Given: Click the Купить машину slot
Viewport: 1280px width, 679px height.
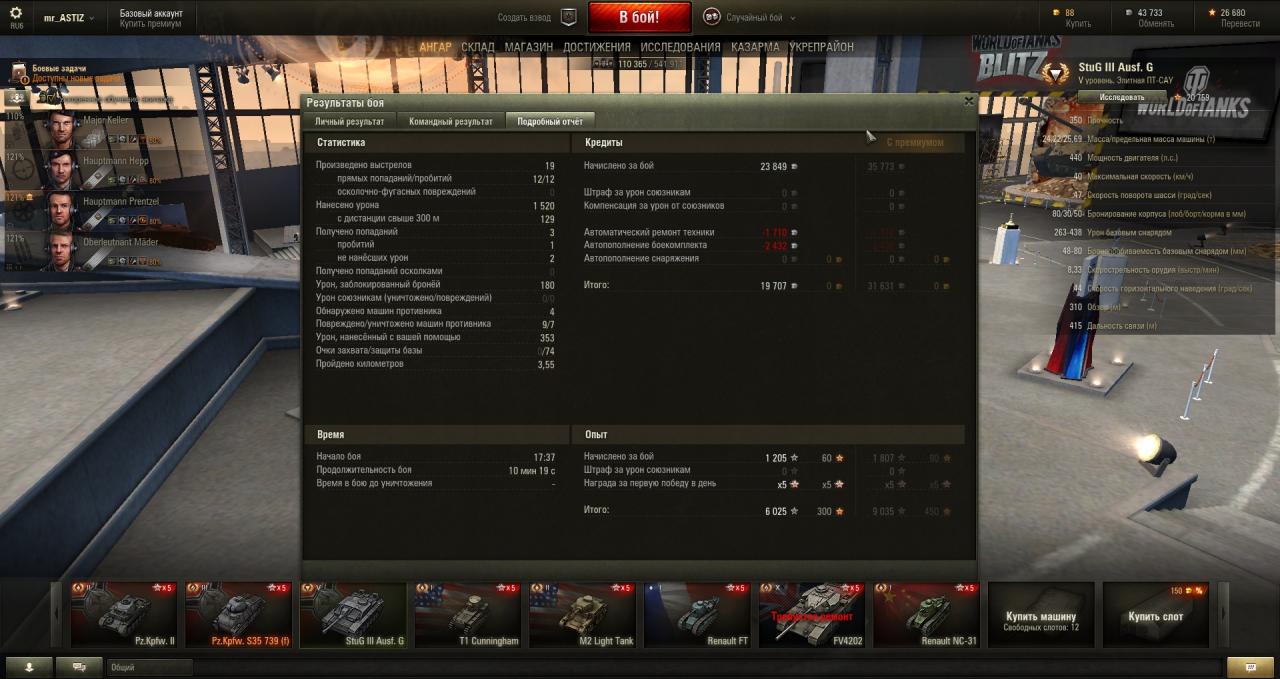Looking at the screenshot, I should pyautogui.click(x=1040, y=615).
